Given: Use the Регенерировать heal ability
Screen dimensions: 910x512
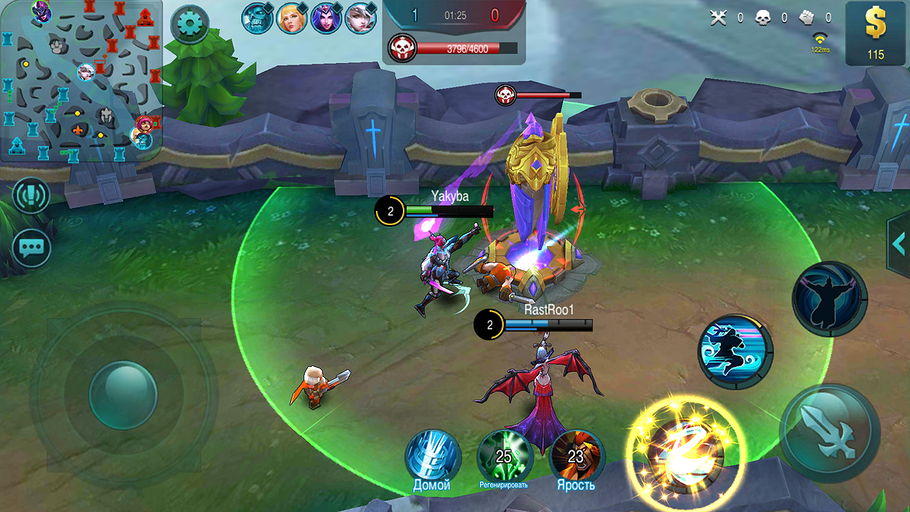Looking at the screenshot, I should tap(503, 459).
